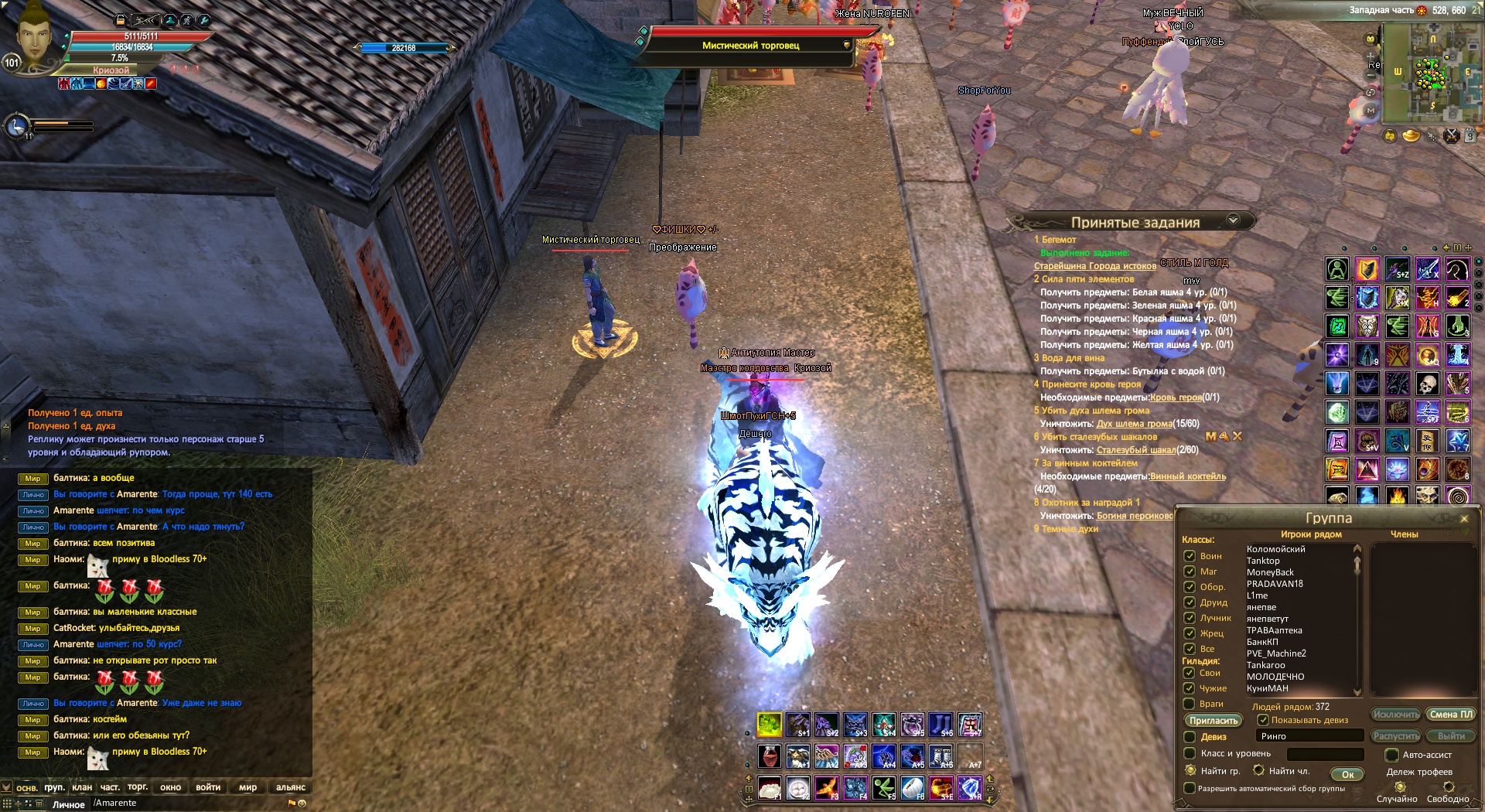Confirm with the Ок button
This screenshot has height=812, width=1485.
point(1347,774)
